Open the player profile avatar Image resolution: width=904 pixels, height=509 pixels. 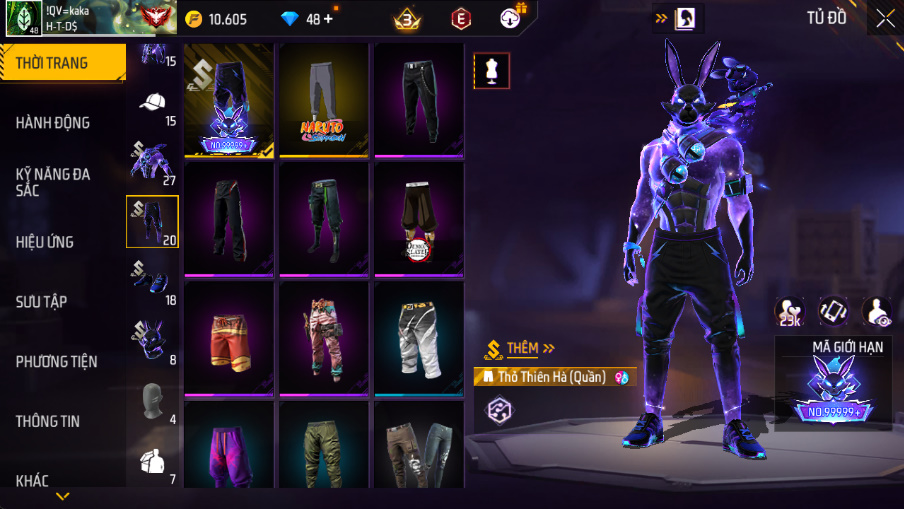coord(23,18)
